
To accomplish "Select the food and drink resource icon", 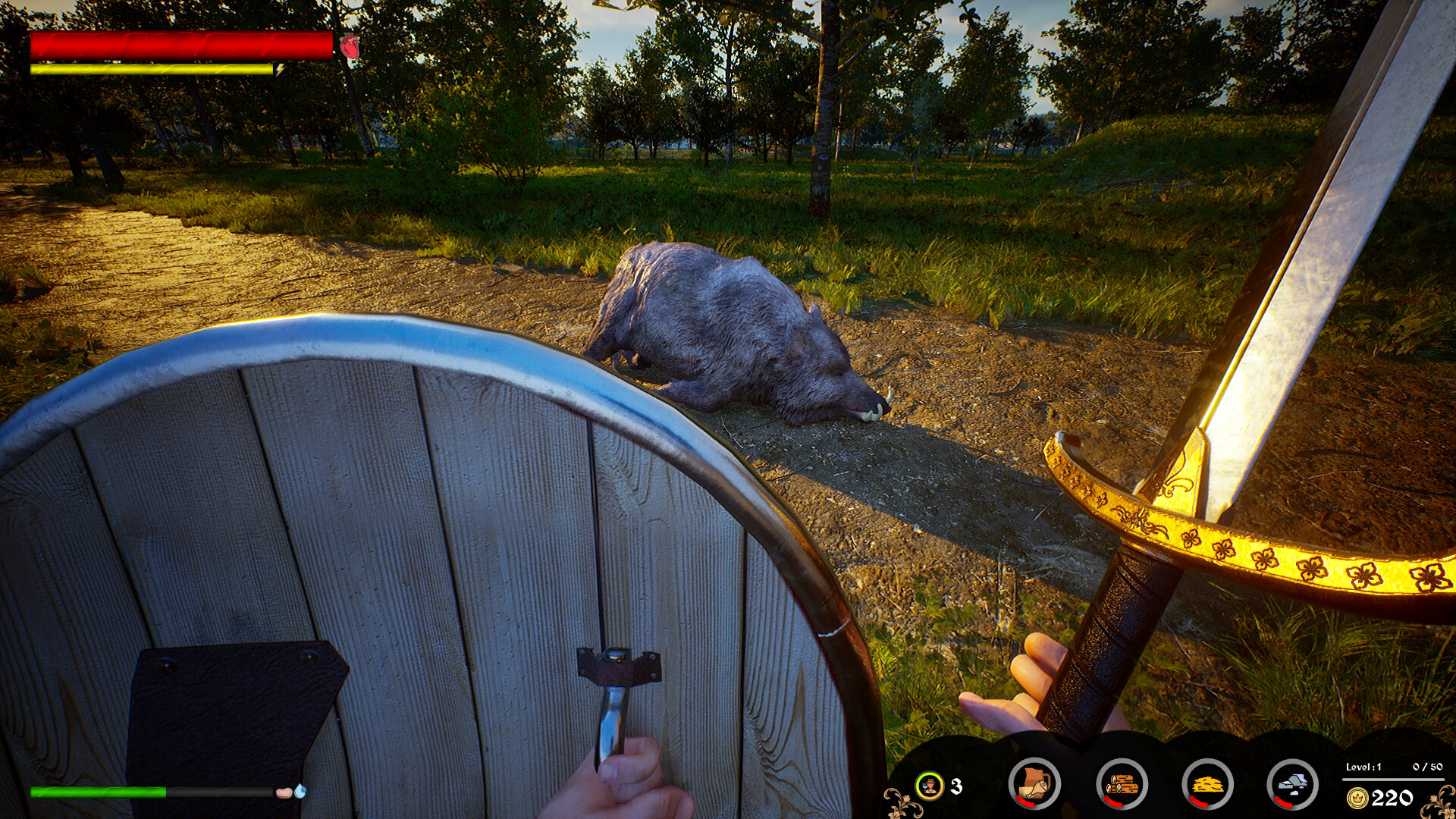I will [1034, 784].
